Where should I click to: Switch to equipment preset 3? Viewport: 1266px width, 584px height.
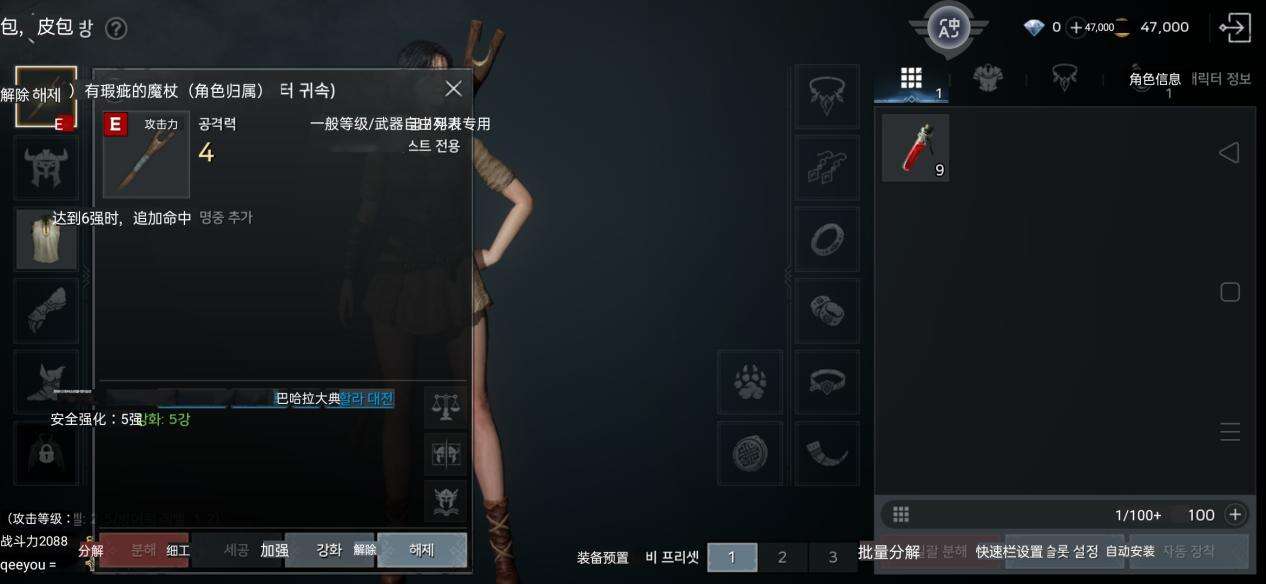point(833,557)
